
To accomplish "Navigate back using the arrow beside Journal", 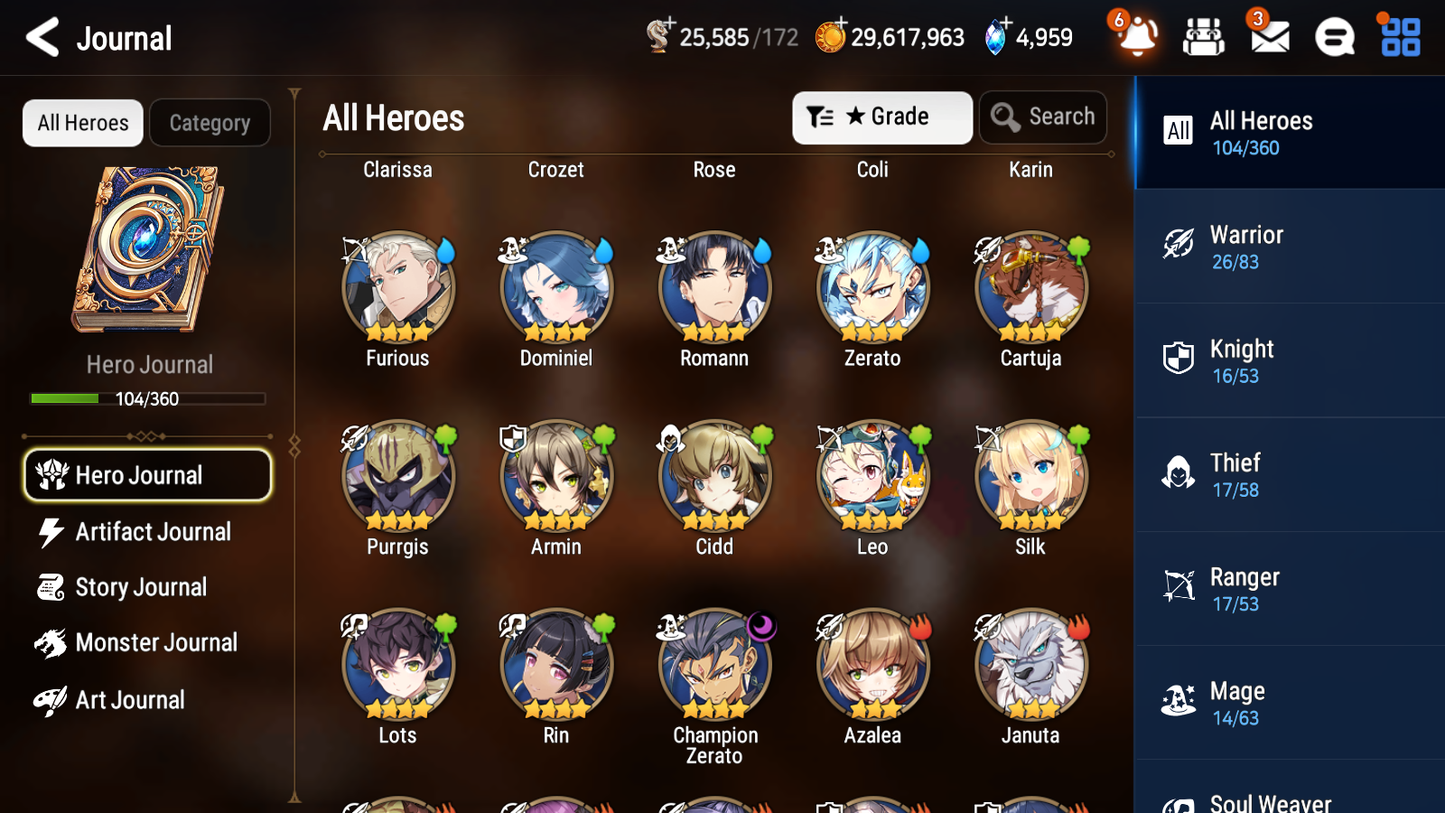I will [x=42, y=37].
